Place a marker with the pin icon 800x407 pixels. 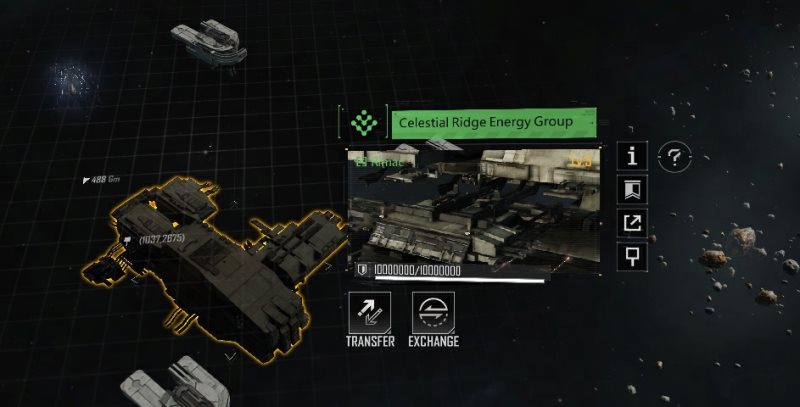[632, 256]
